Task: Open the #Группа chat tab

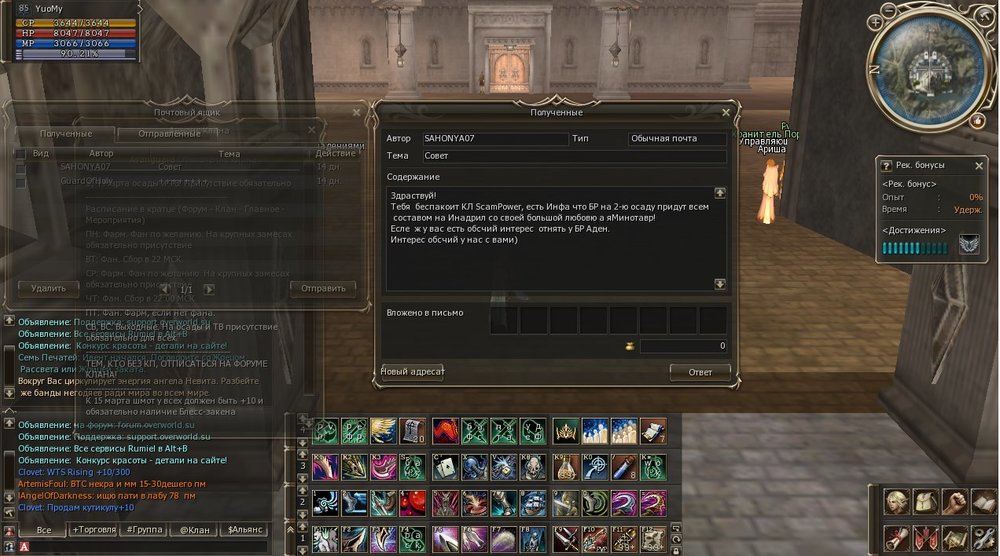Action: [x=144, y=529]
